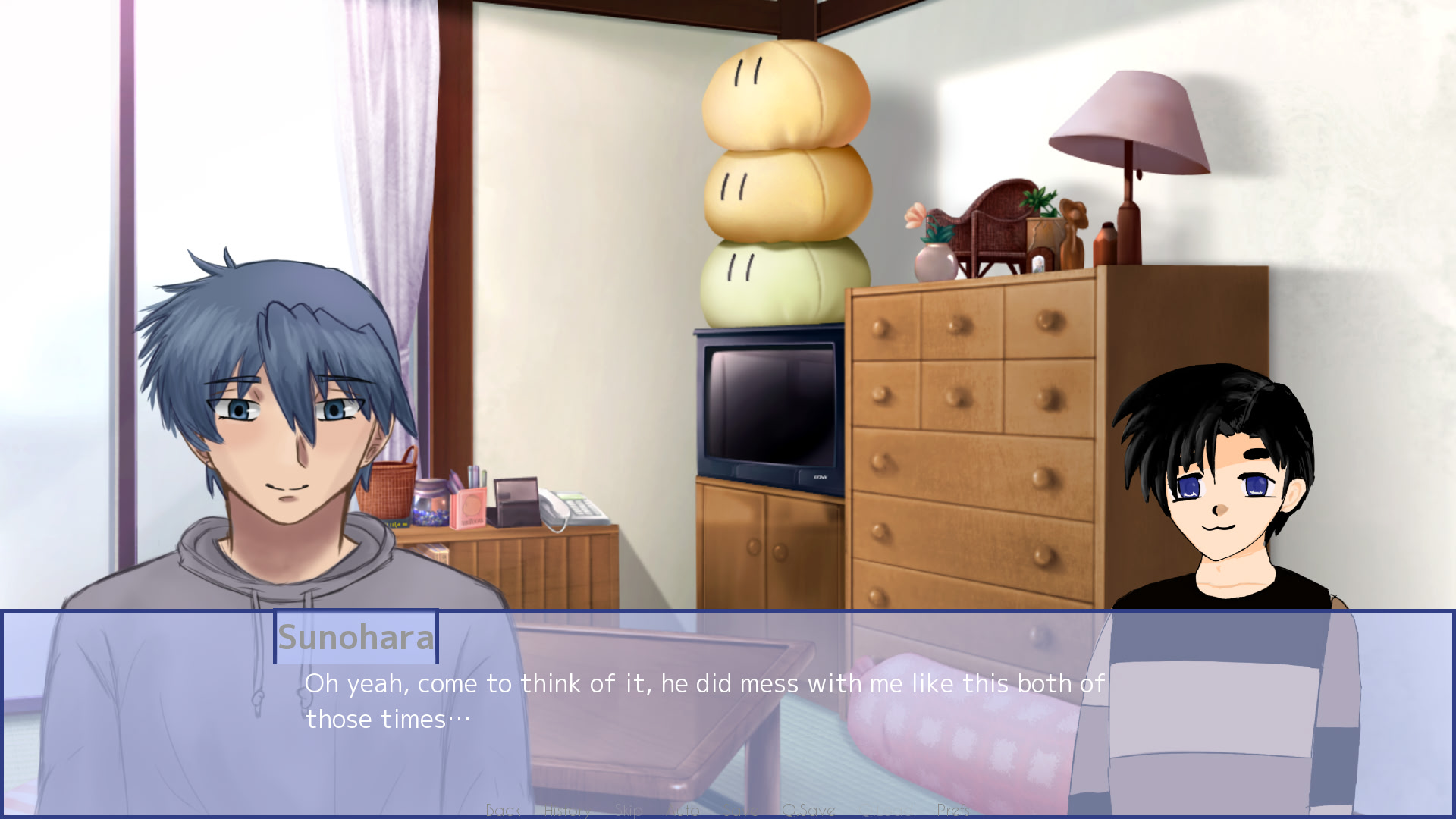The image size is (1456, 819).
Task: Click the Sunohara name label
Action: pos(356,639)
